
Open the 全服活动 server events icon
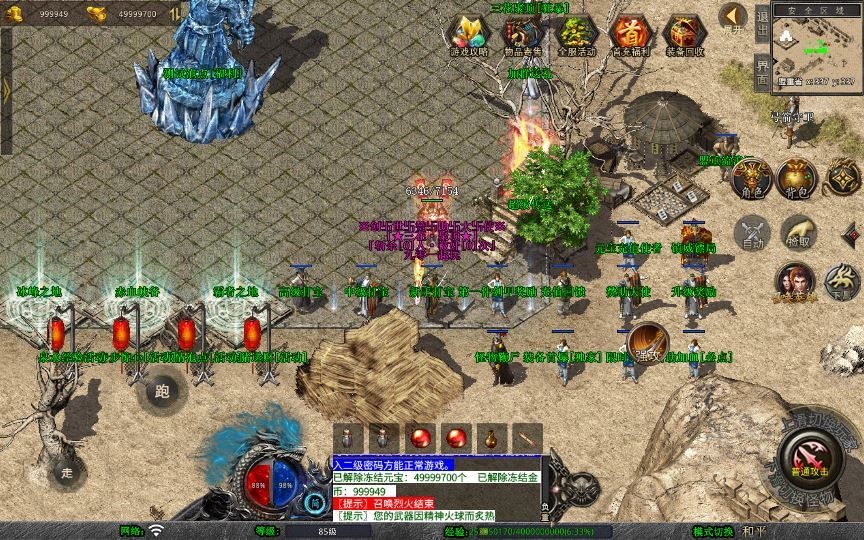tap(576, 33)
